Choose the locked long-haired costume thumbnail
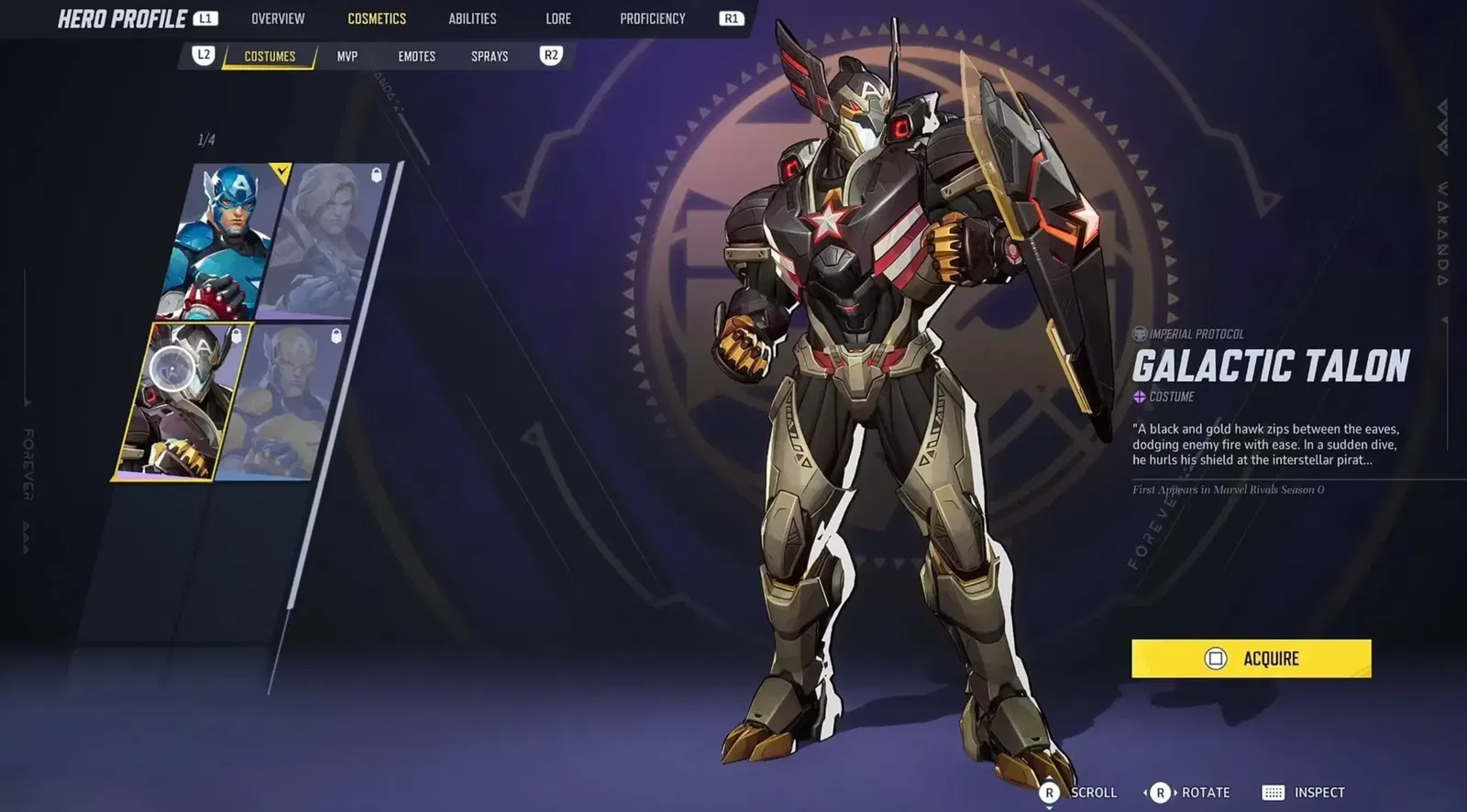The width and height of the screenshot is (1467, 812). (325, 240)
